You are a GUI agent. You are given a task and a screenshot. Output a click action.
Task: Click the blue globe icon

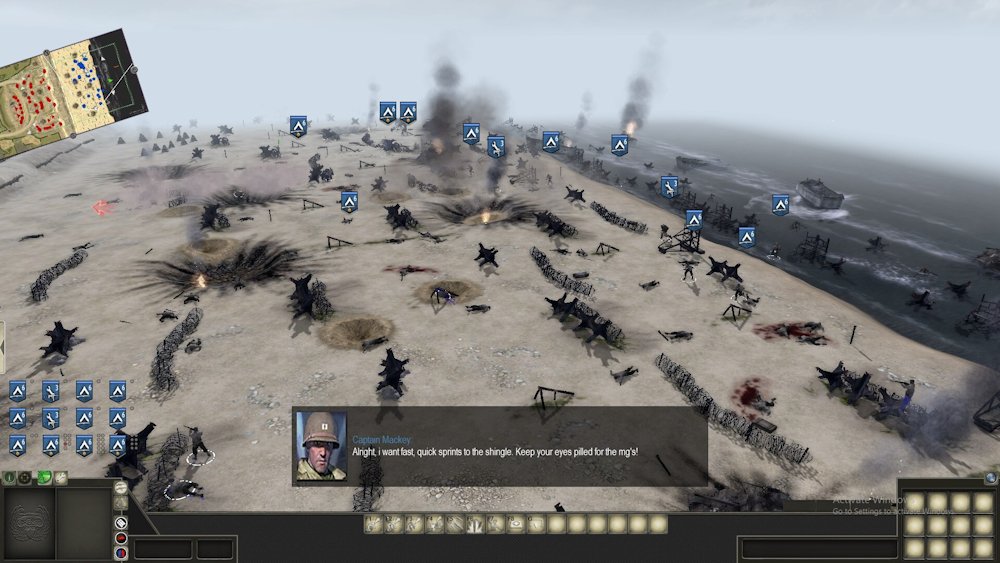coord(990,478)
